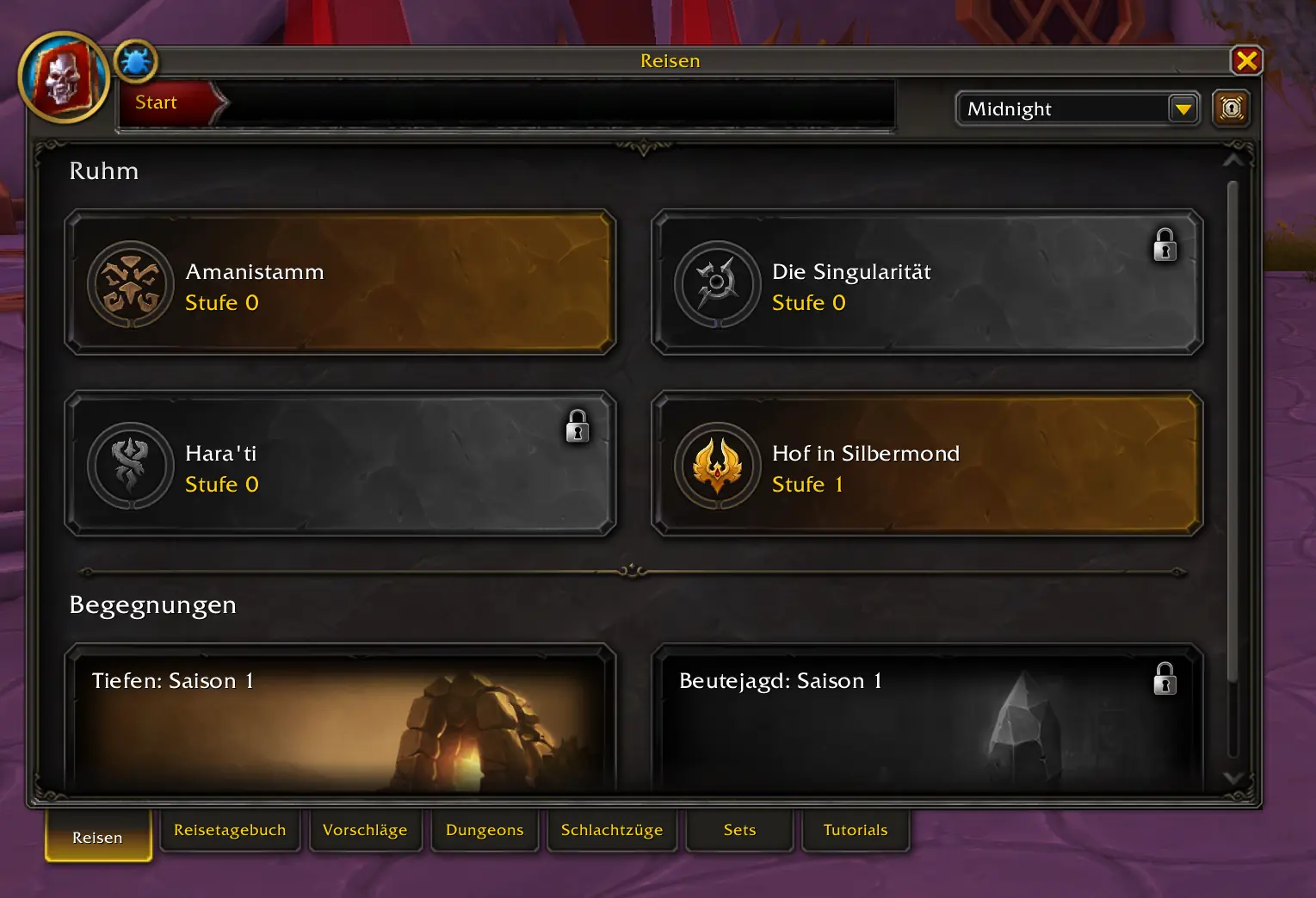Click the lock icon on Beutejagd: Saison 1

pos(1165,678)
